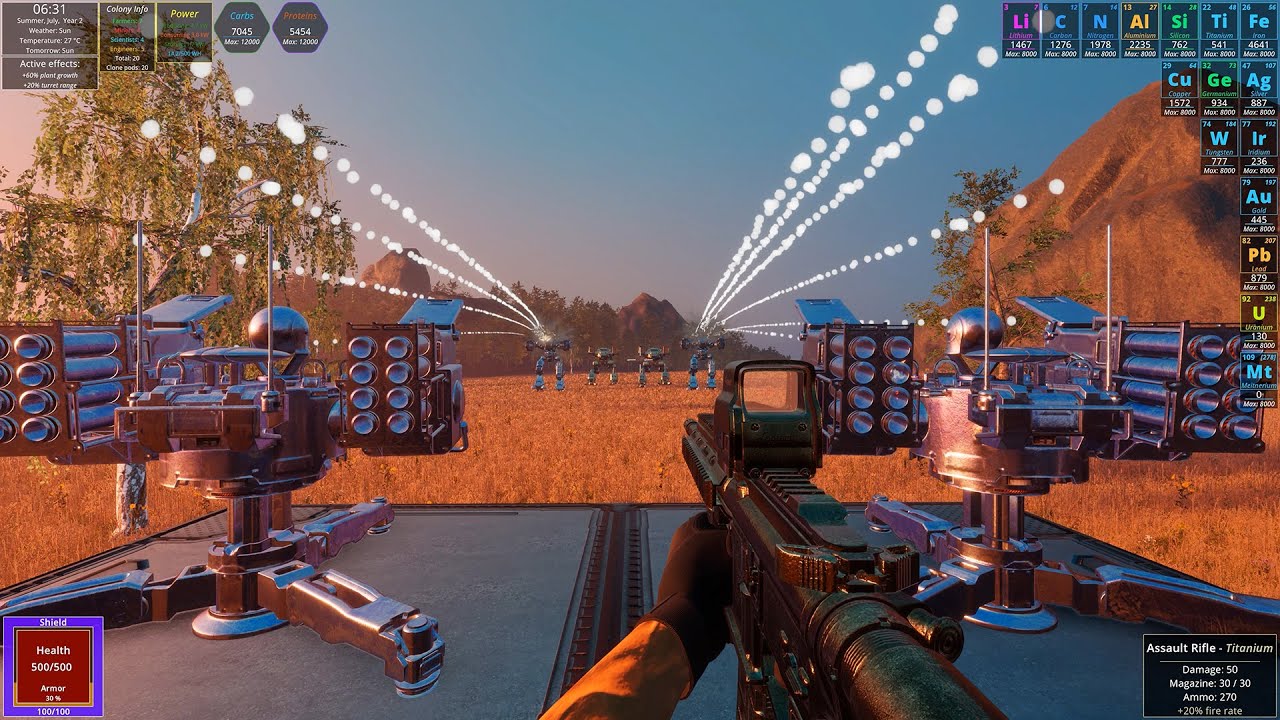
Task: Open the Power status panel
Action: pyautogui.click(x=184, y=32)
